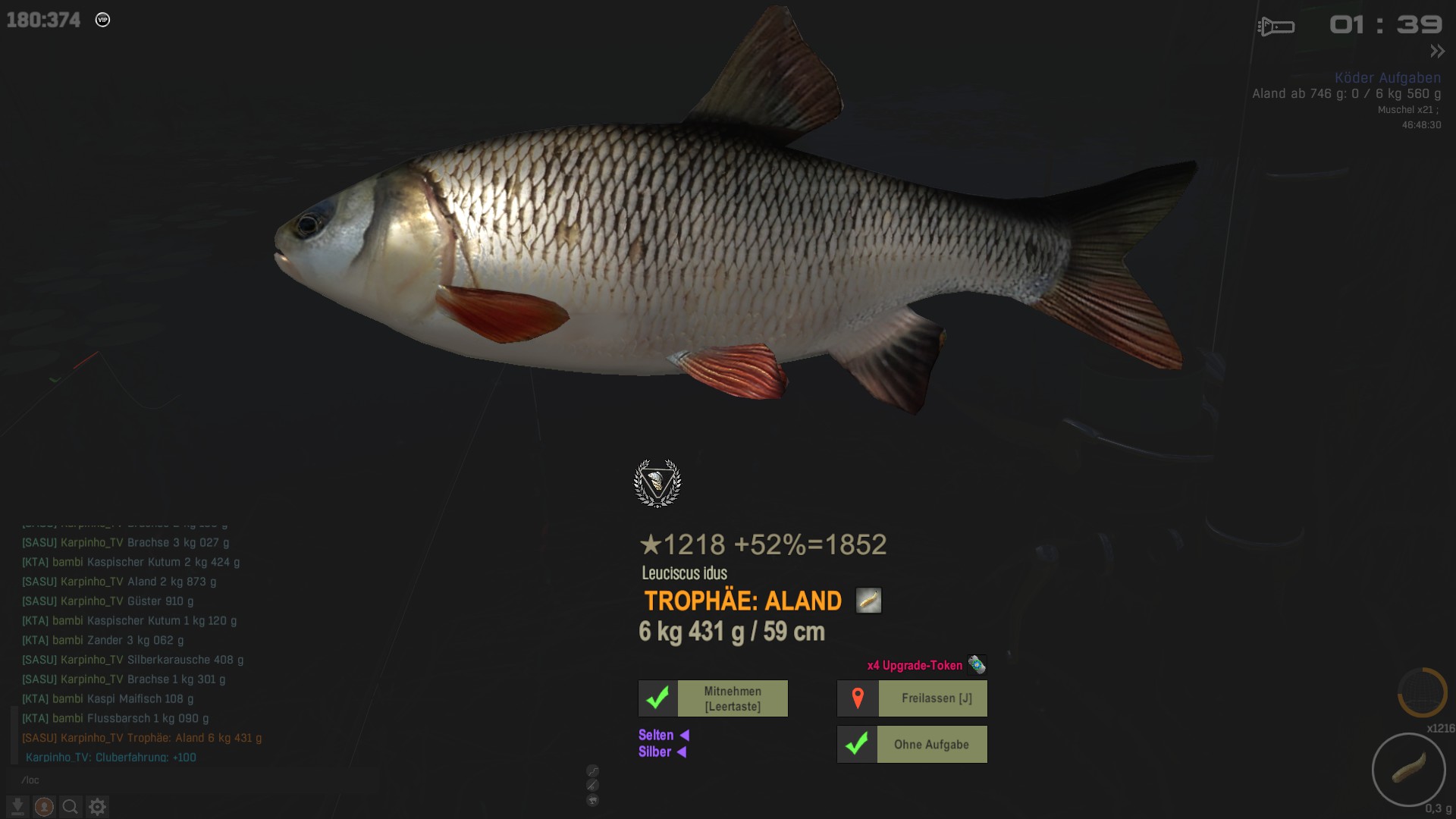
Task: Click the Upgrade-Token icon
Action: pyautogui.click(x=977, y=665)
